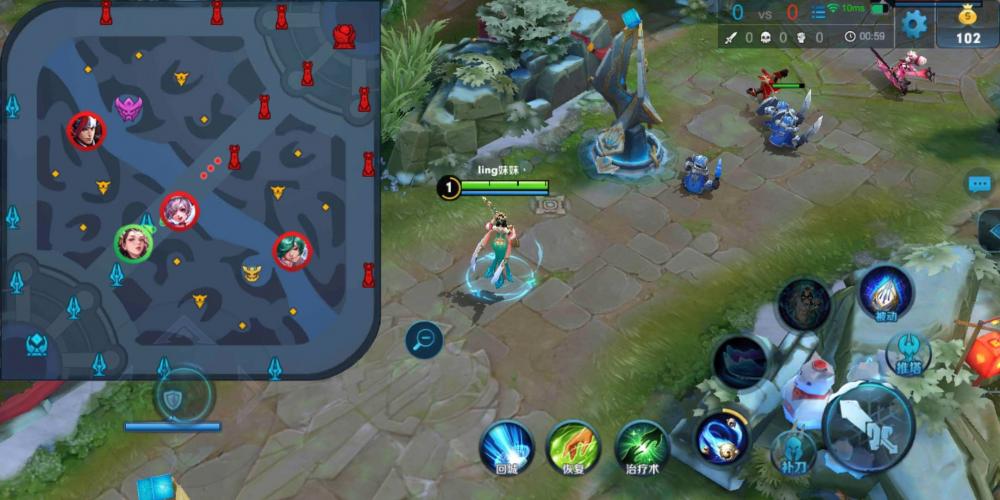Trigger the large sword basic attack button
Screen dimensions: 1000x500
point(868,426)
